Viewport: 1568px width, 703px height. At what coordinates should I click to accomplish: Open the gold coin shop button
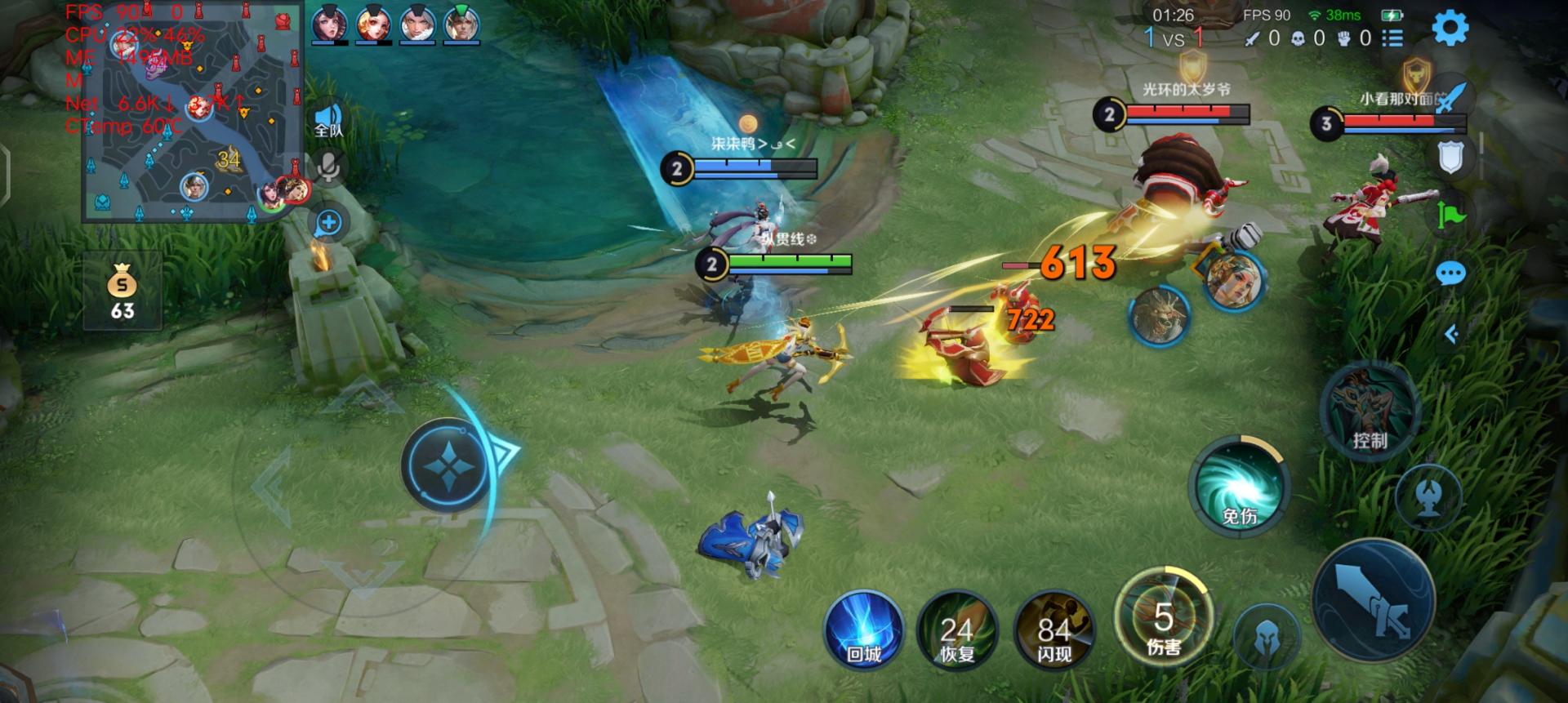122,291
